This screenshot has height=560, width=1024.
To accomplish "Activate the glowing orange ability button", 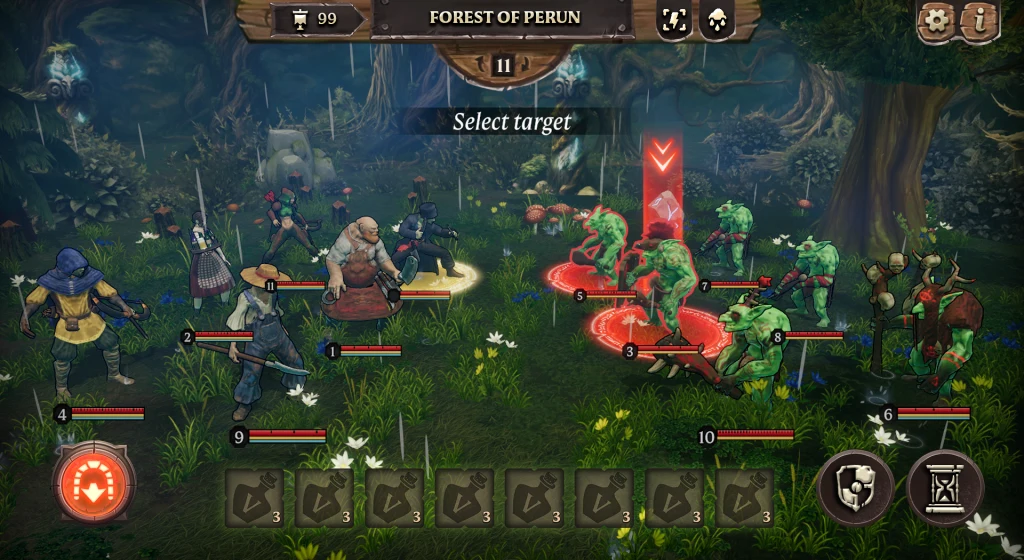I will (94, 481).
